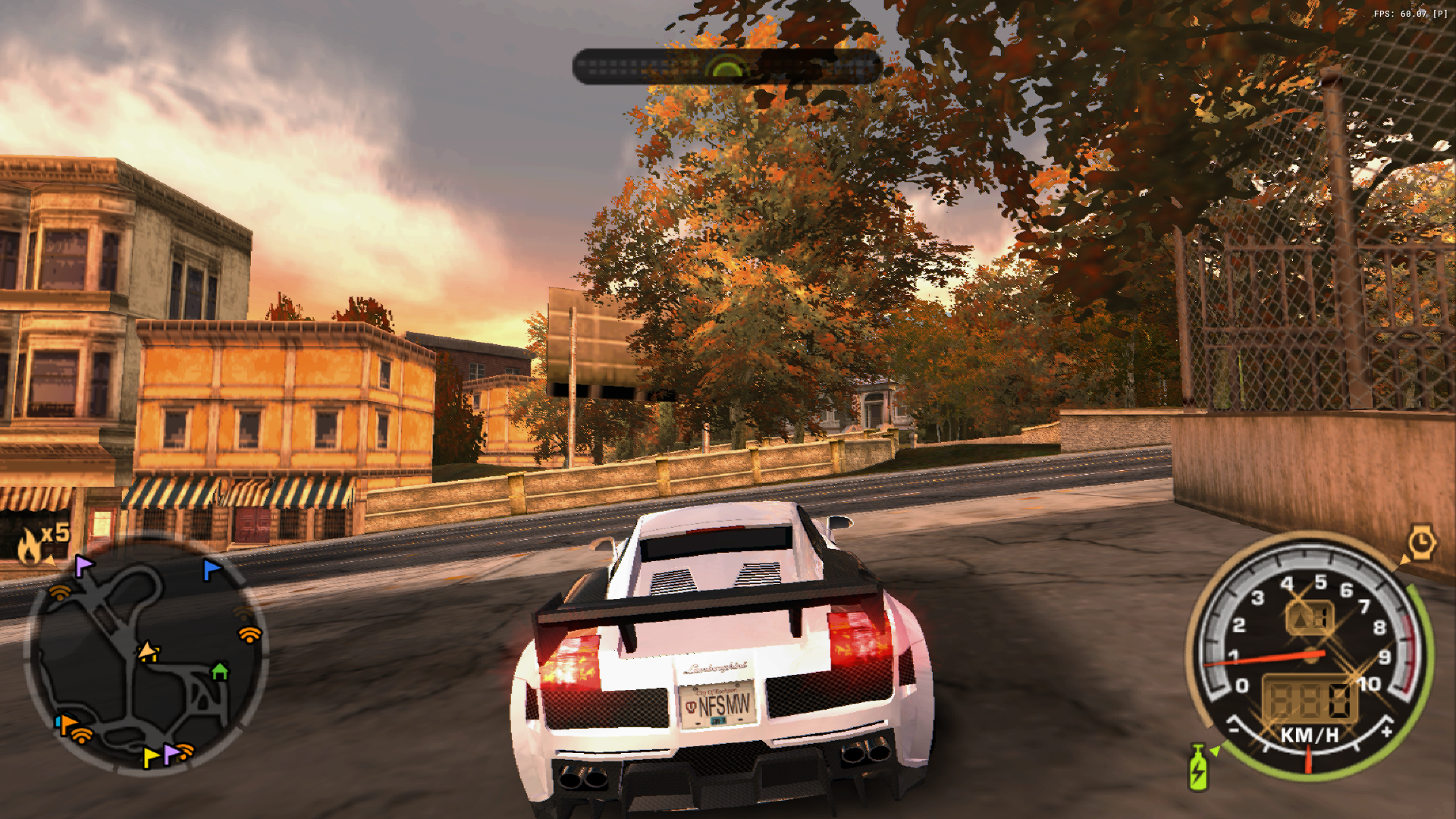Activate the Speedbreaker clock icon
The image size is (1456, 819).
click(1421, 542)
